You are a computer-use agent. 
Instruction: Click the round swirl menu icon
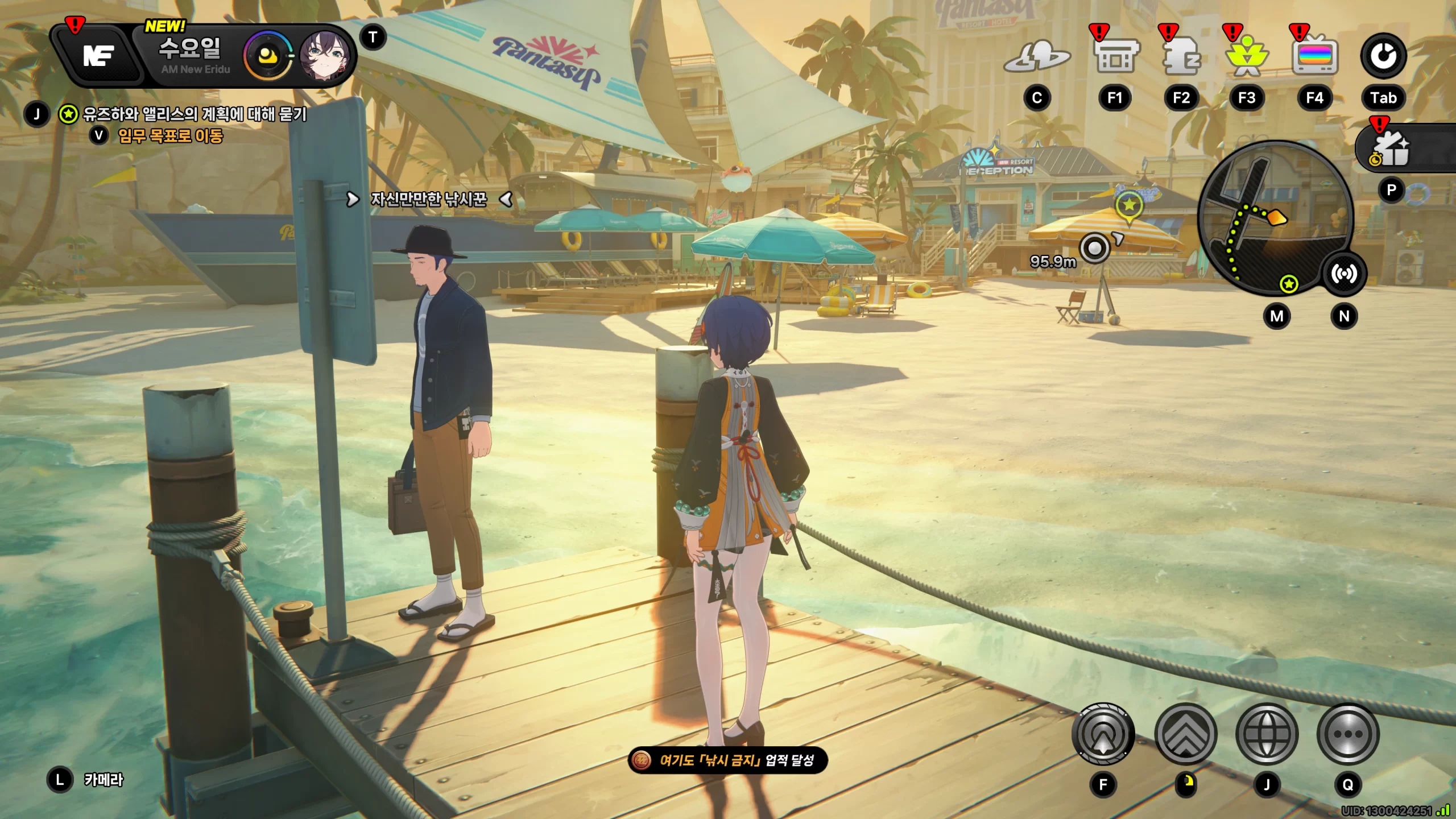1383,56
